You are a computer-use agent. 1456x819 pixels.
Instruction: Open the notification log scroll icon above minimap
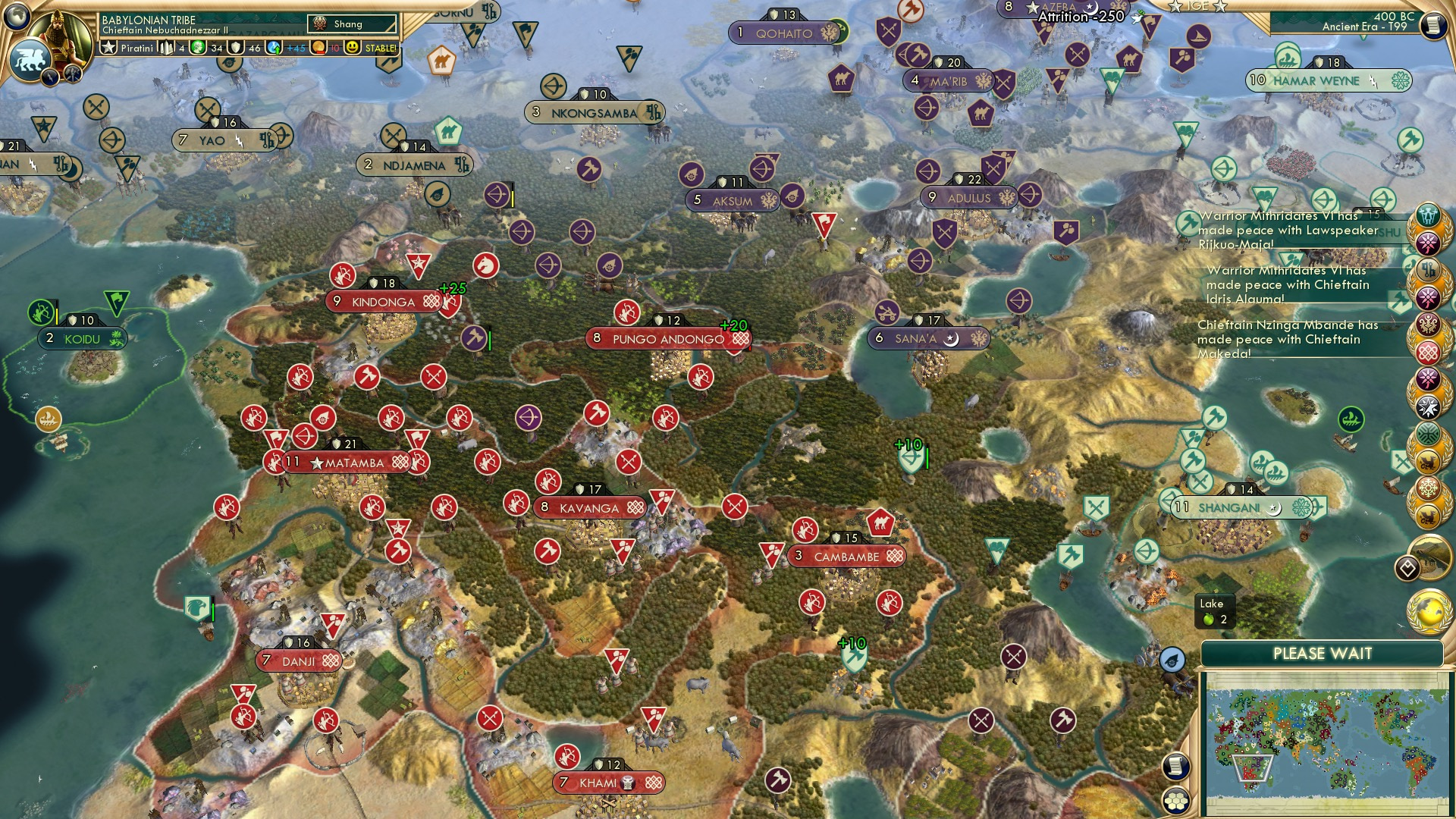(x=1175, y=767)
